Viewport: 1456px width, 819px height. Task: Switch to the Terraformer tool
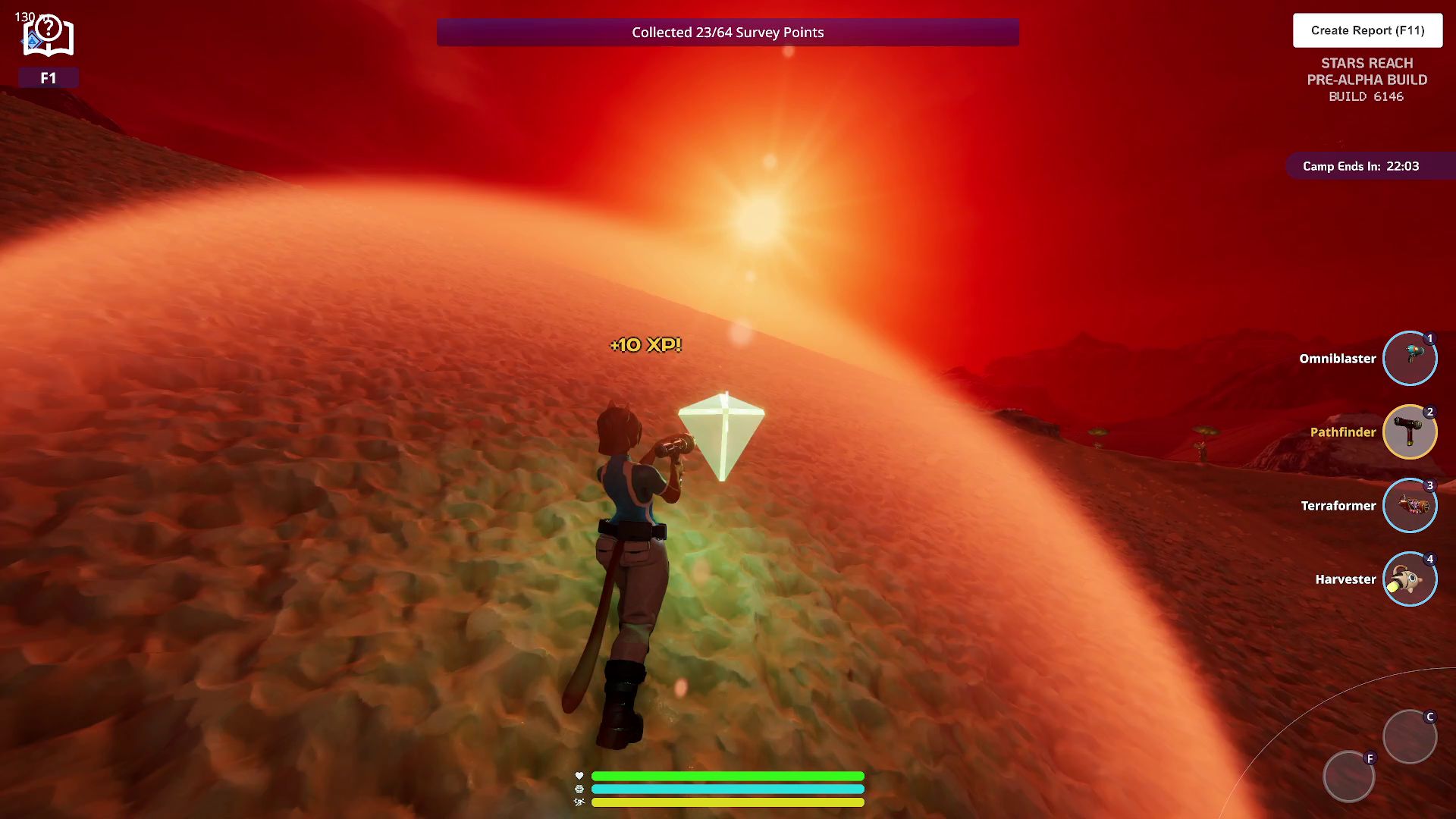click(1409, 505)
